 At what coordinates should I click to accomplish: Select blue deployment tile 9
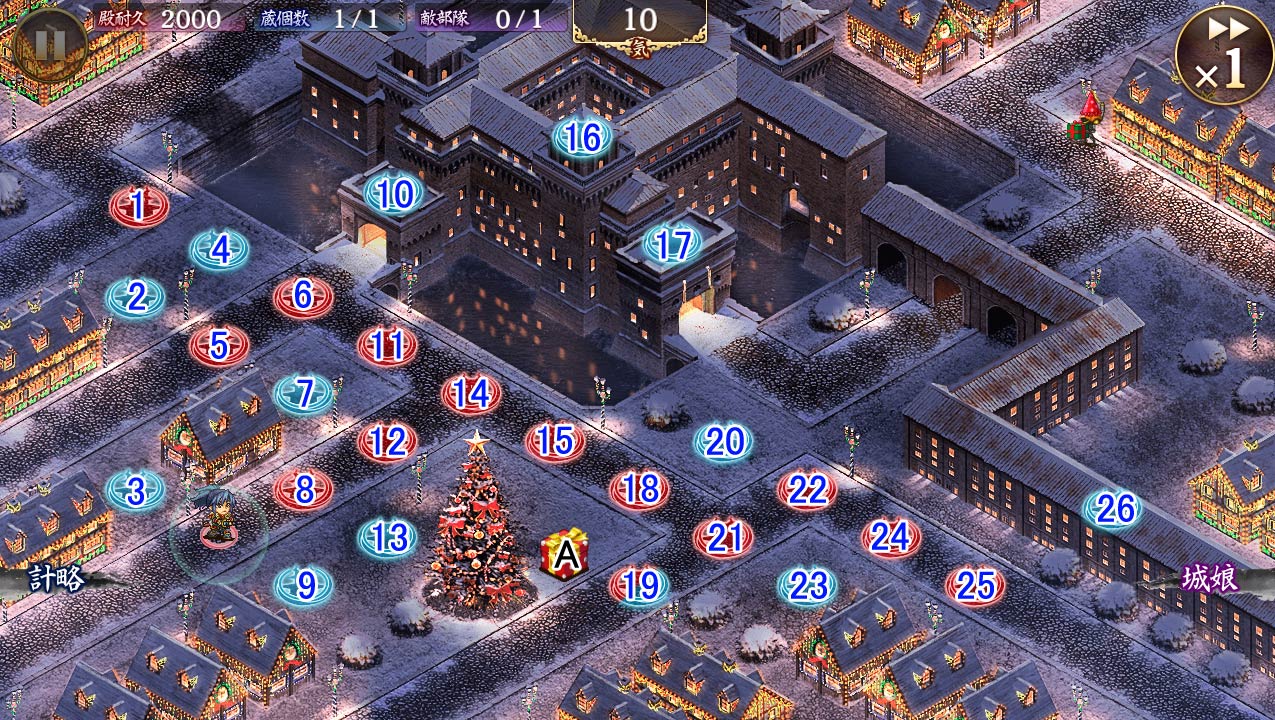tap(304, 585)
